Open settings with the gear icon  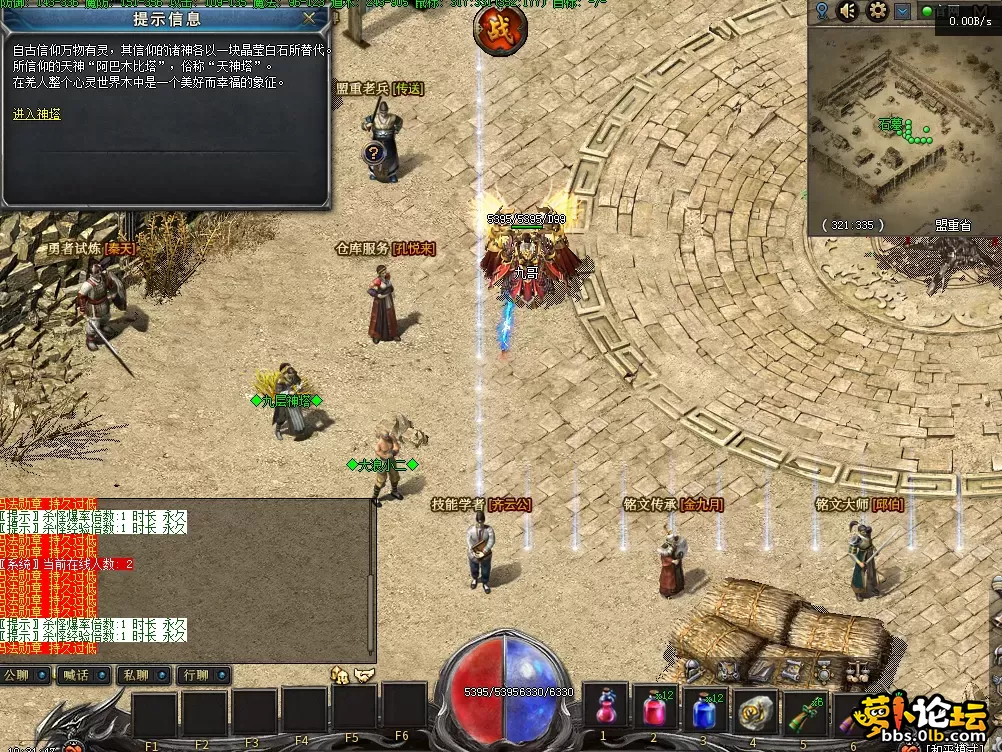click(877, 11)
